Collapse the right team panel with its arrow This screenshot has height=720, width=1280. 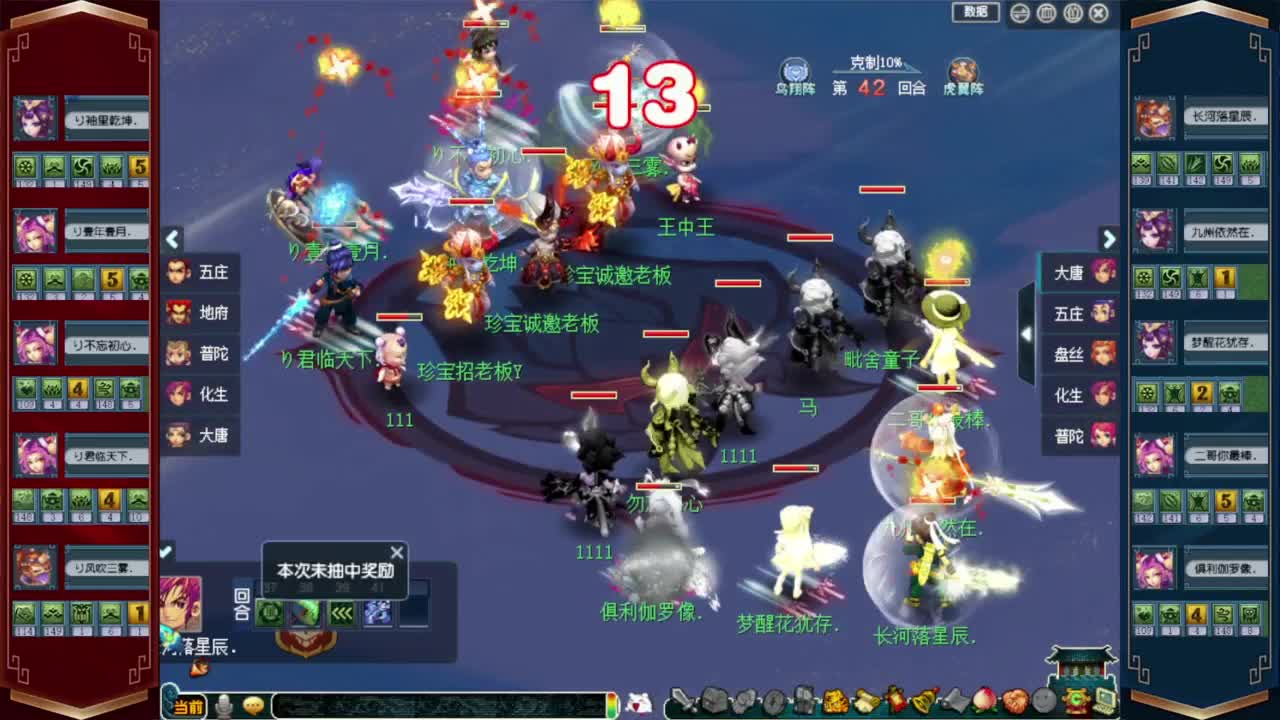(1110, 240)
